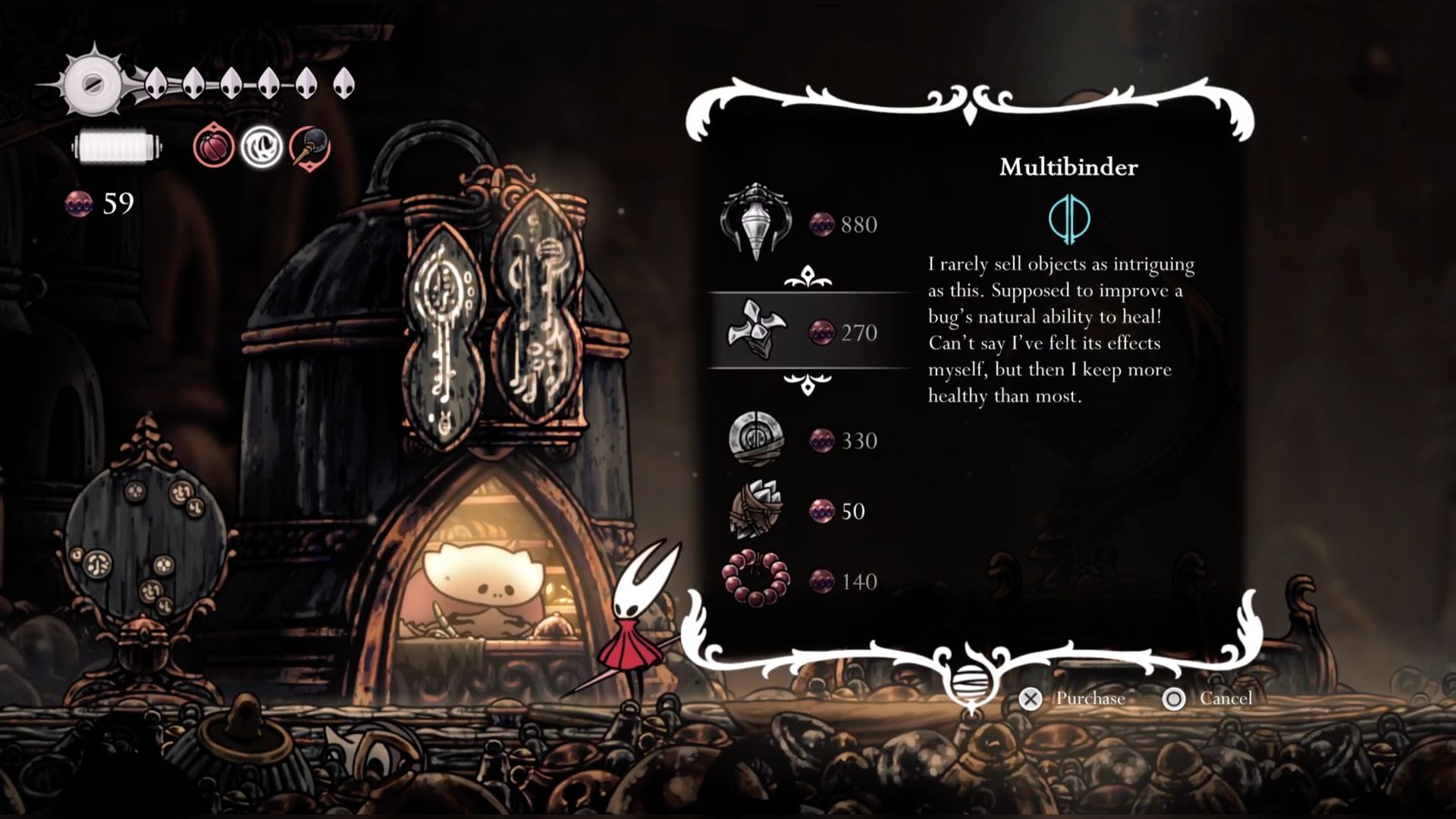The image size is (1456, 819).
Task: Click the Purchase button
Action: pyautogui.click(x=1072, y=698)
